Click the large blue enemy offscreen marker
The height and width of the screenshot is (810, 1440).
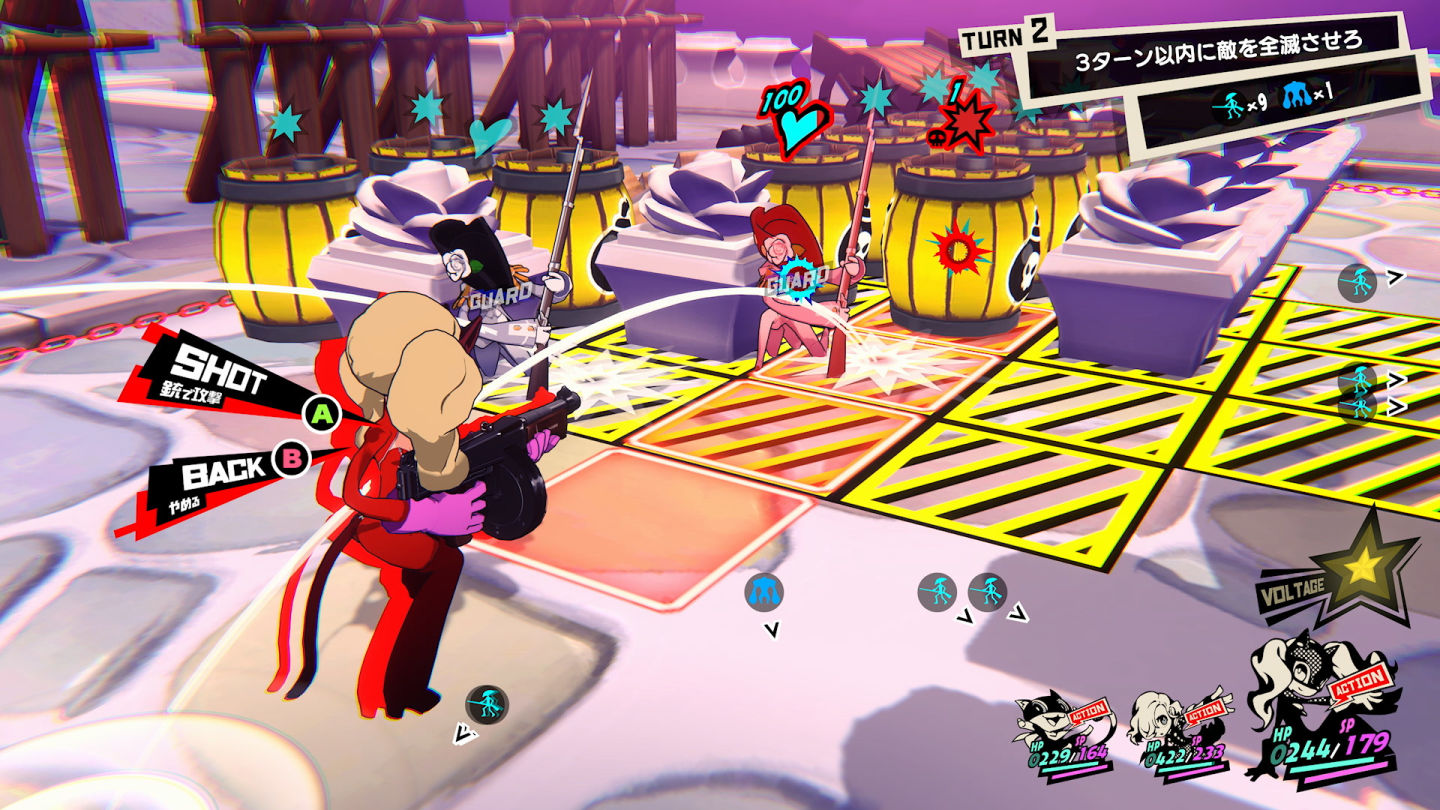[x=764, y=592]
